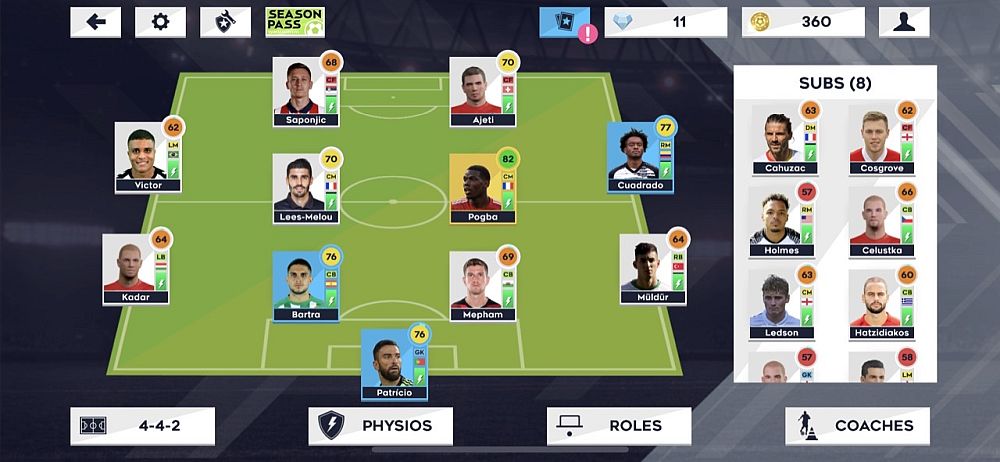Change the 4-4-2 formation

click(x=143, y=426)
